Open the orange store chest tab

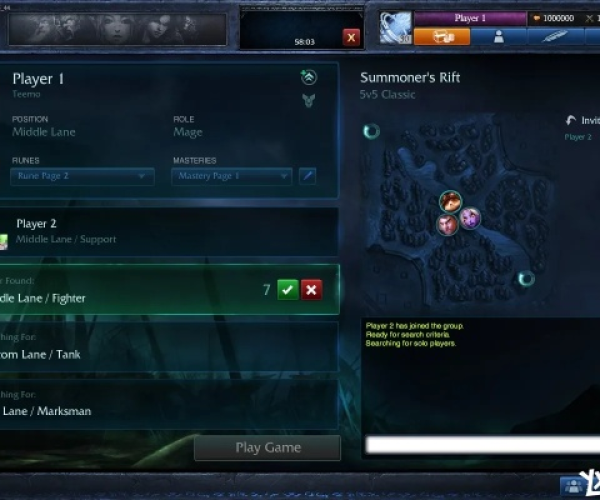click(x=442, y=37)
